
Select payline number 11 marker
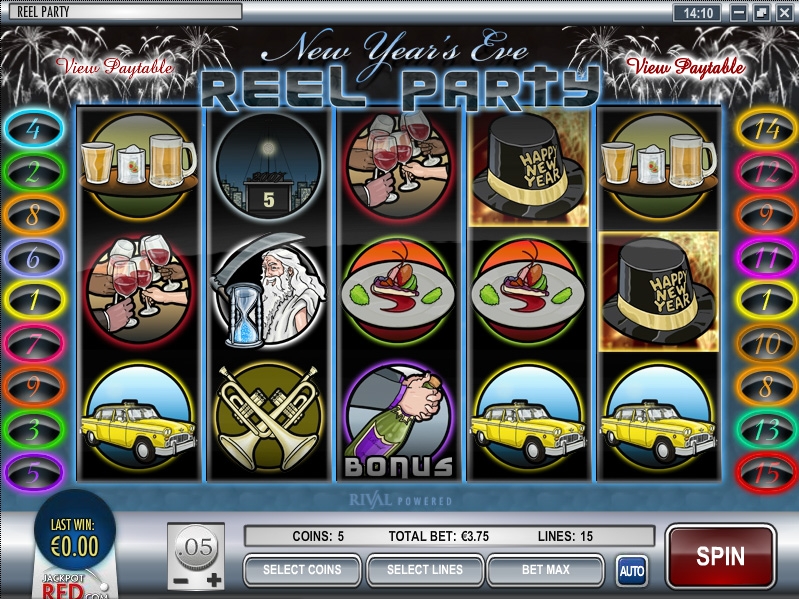[765, 257]
